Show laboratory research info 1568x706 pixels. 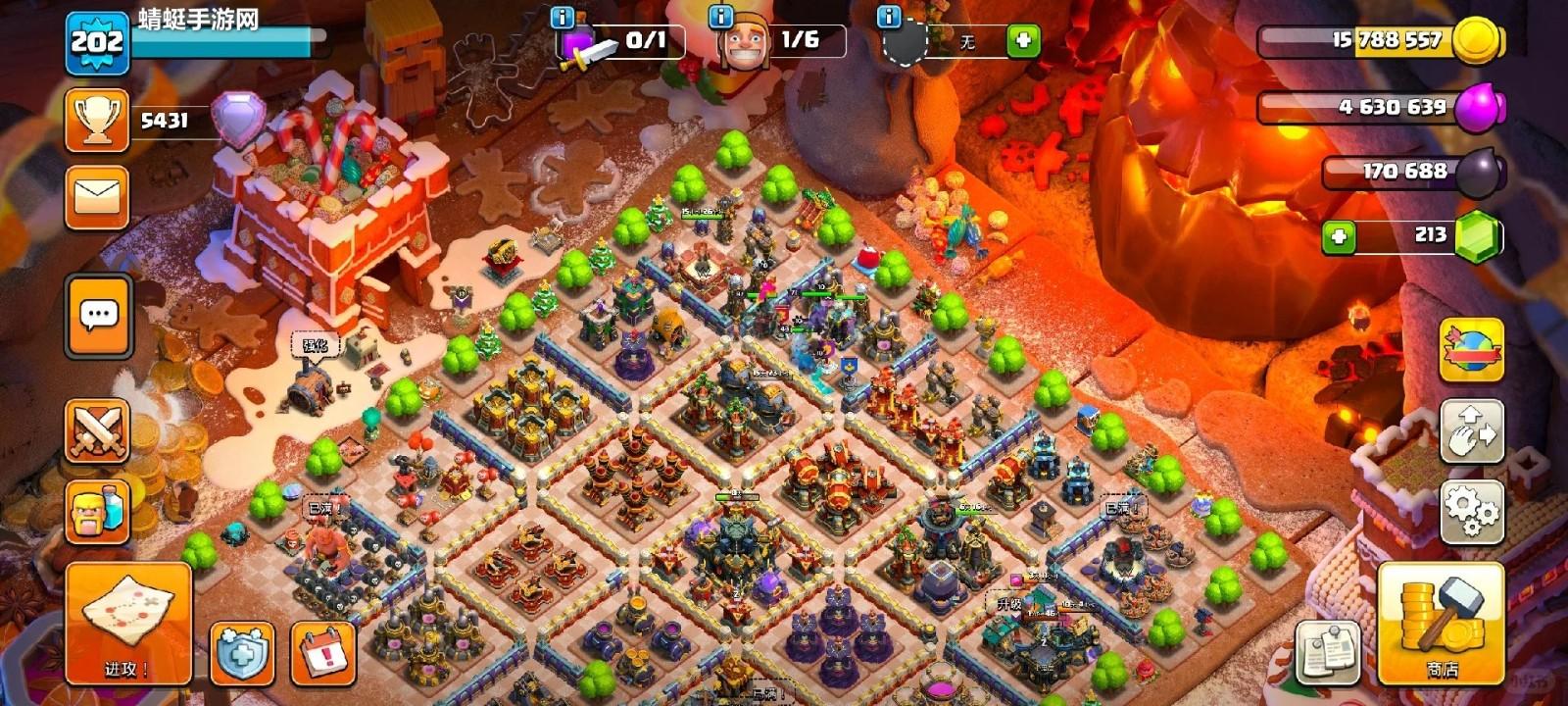(x=563, y=18)
